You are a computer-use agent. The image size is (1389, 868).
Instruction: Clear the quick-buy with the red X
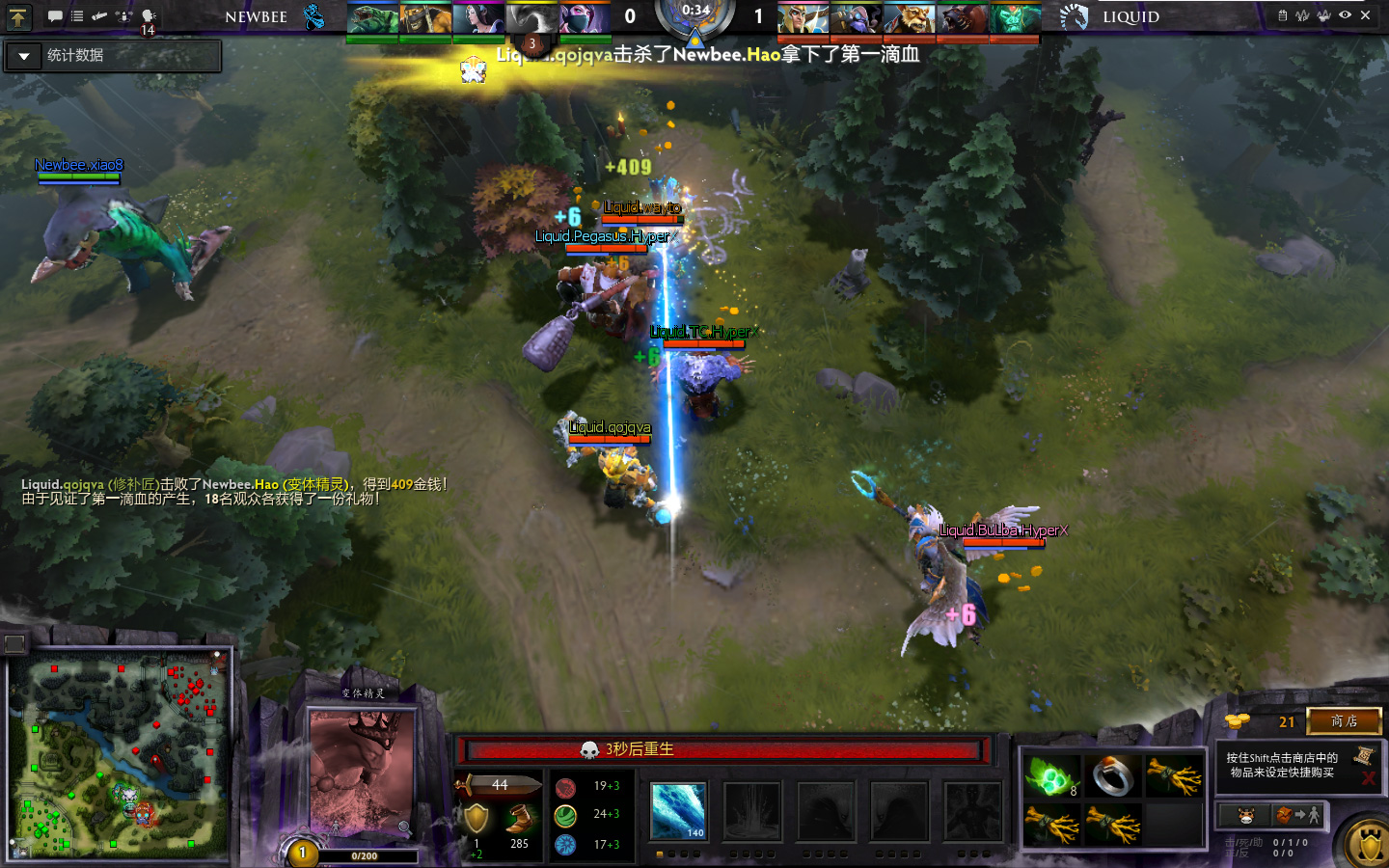click(1368, 777)
